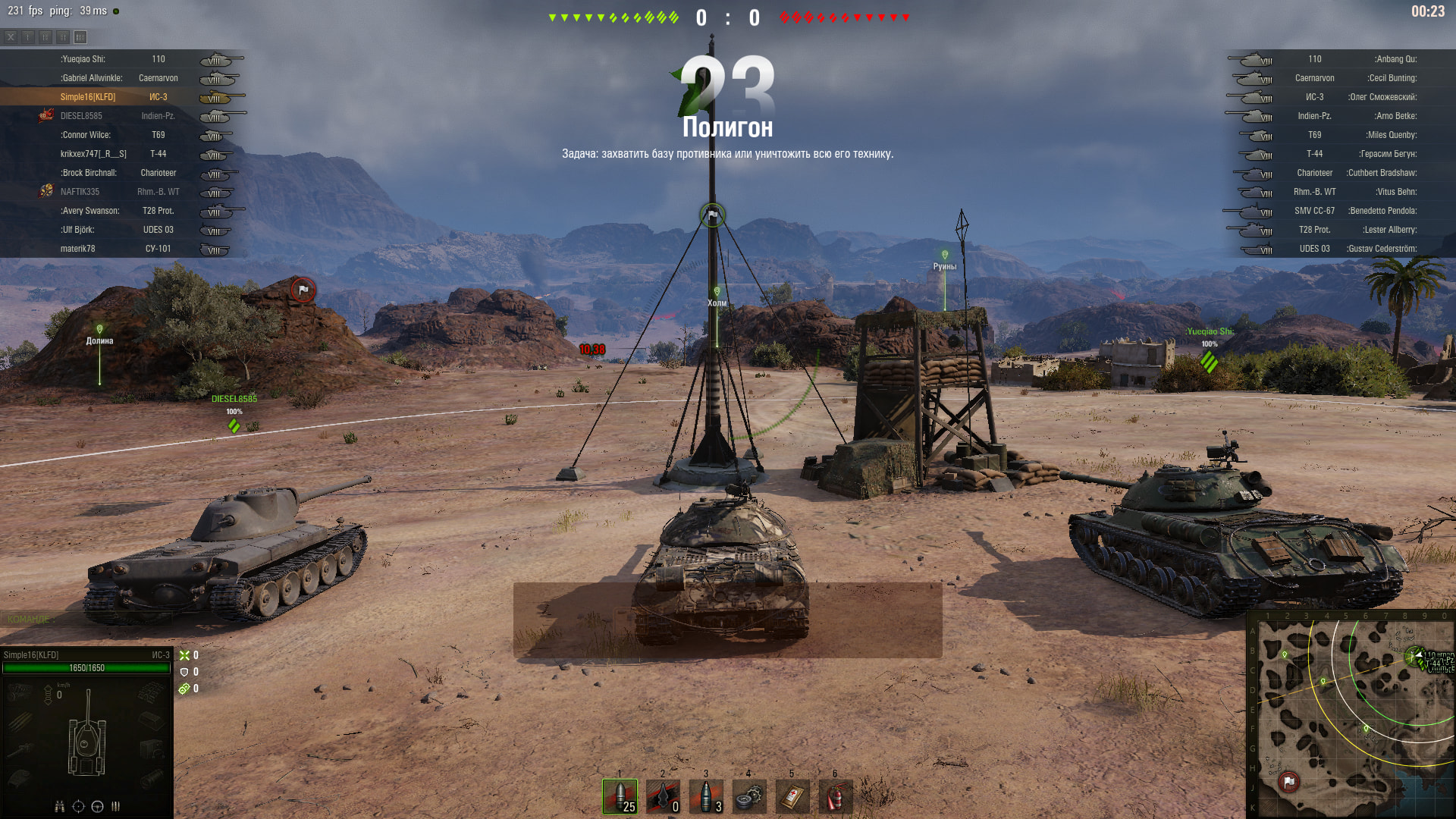Hide the player list with the X button
Image resolution: width=1456 pixels, height=819 pixels.
point(11,36)
